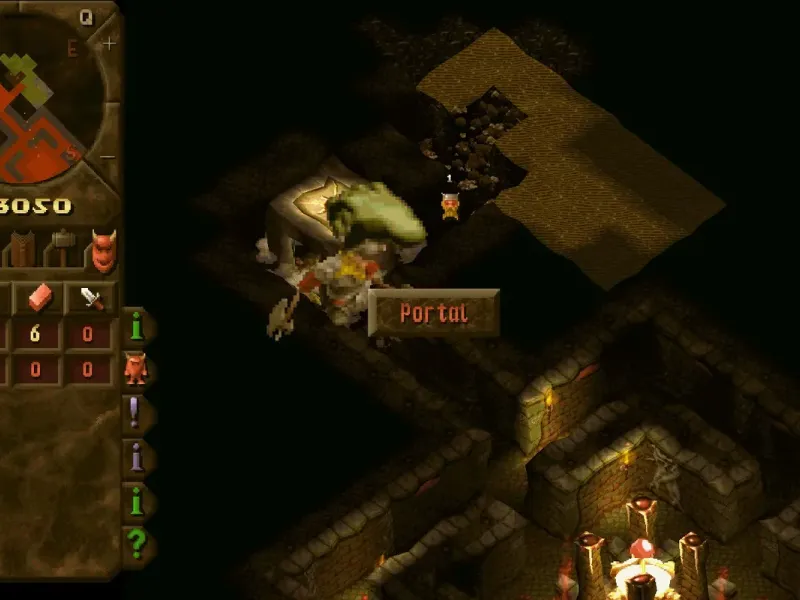Read the exclamation mark alert message

136,412
